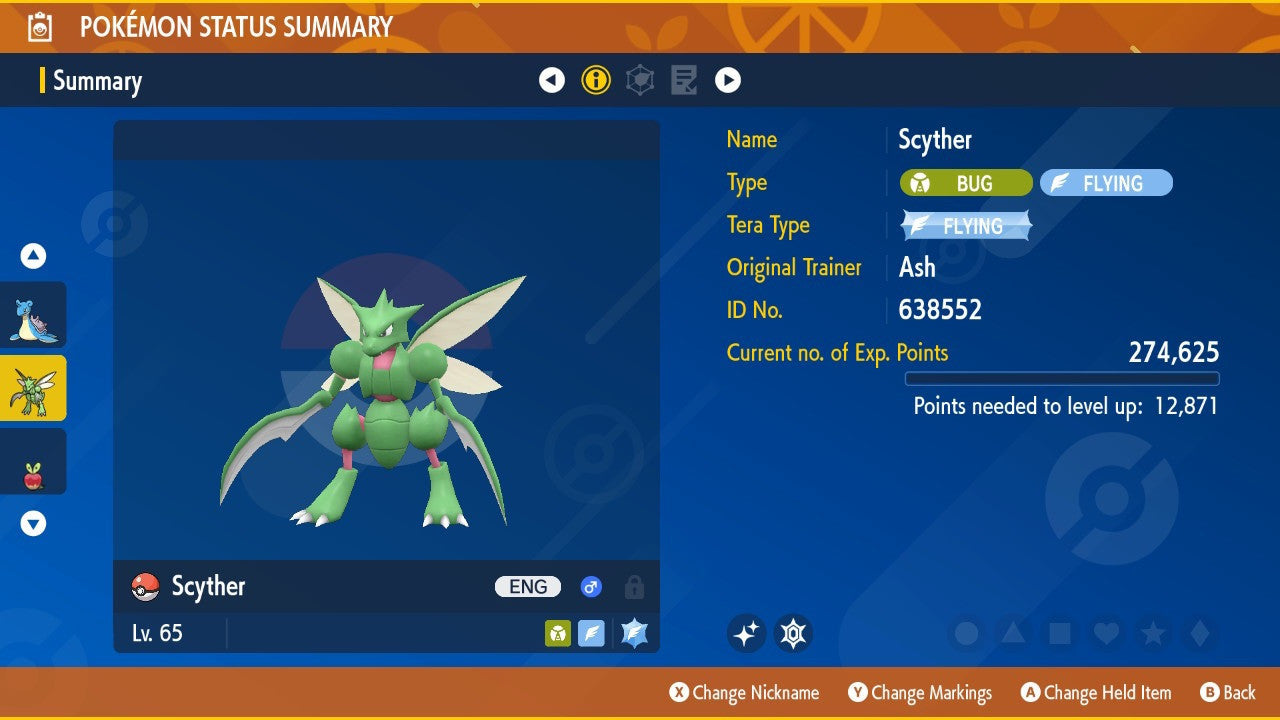Select Scyther in the party list

34,388
